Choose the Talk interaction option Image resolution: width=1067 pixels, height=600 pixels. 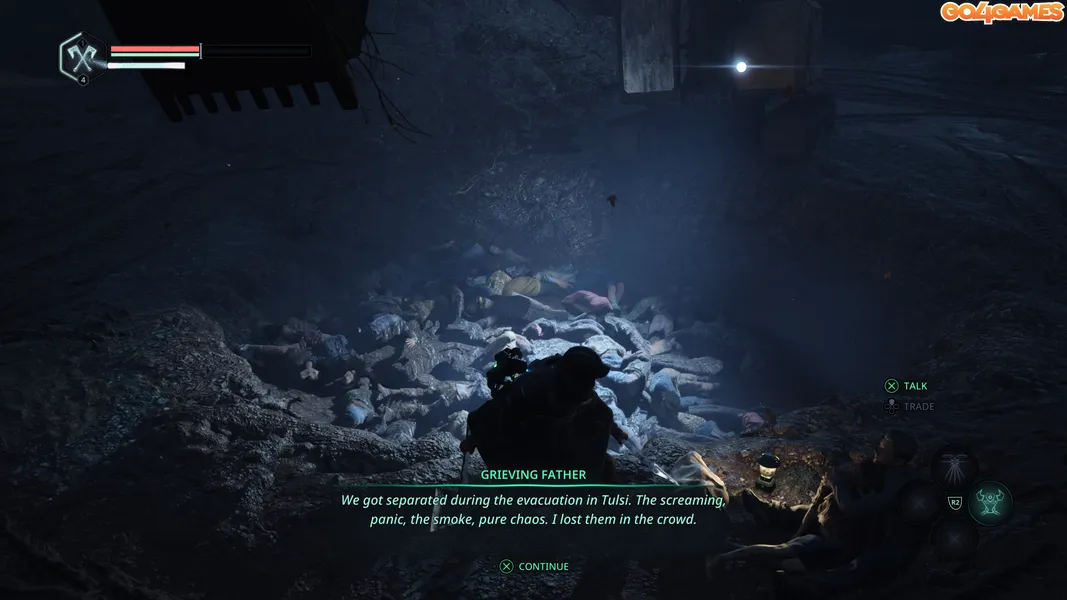click(x=906, y=386)
